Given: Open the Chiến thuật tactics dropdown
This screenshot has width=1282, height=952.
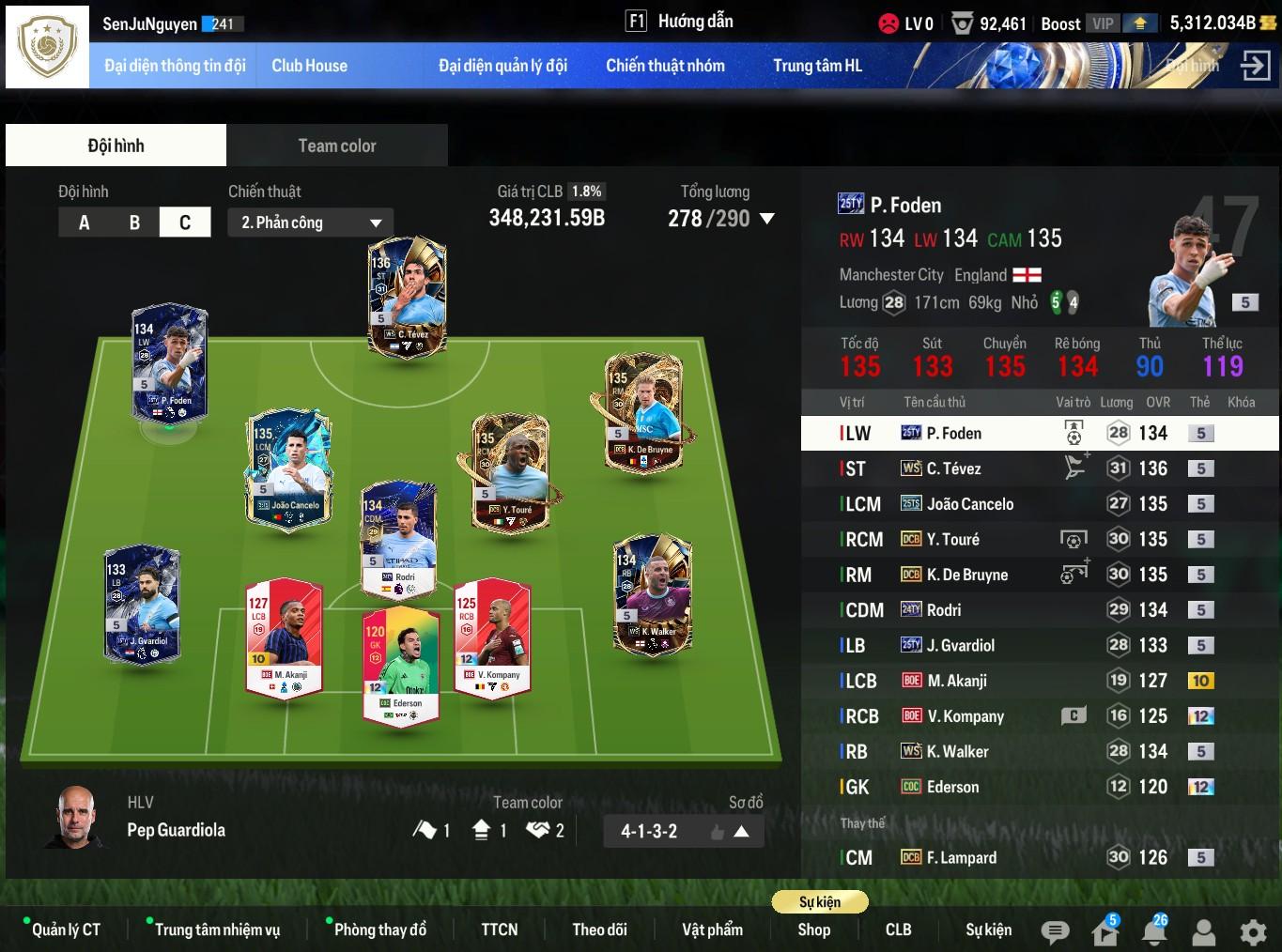Looking at the screenshot, I should point(310,223).
